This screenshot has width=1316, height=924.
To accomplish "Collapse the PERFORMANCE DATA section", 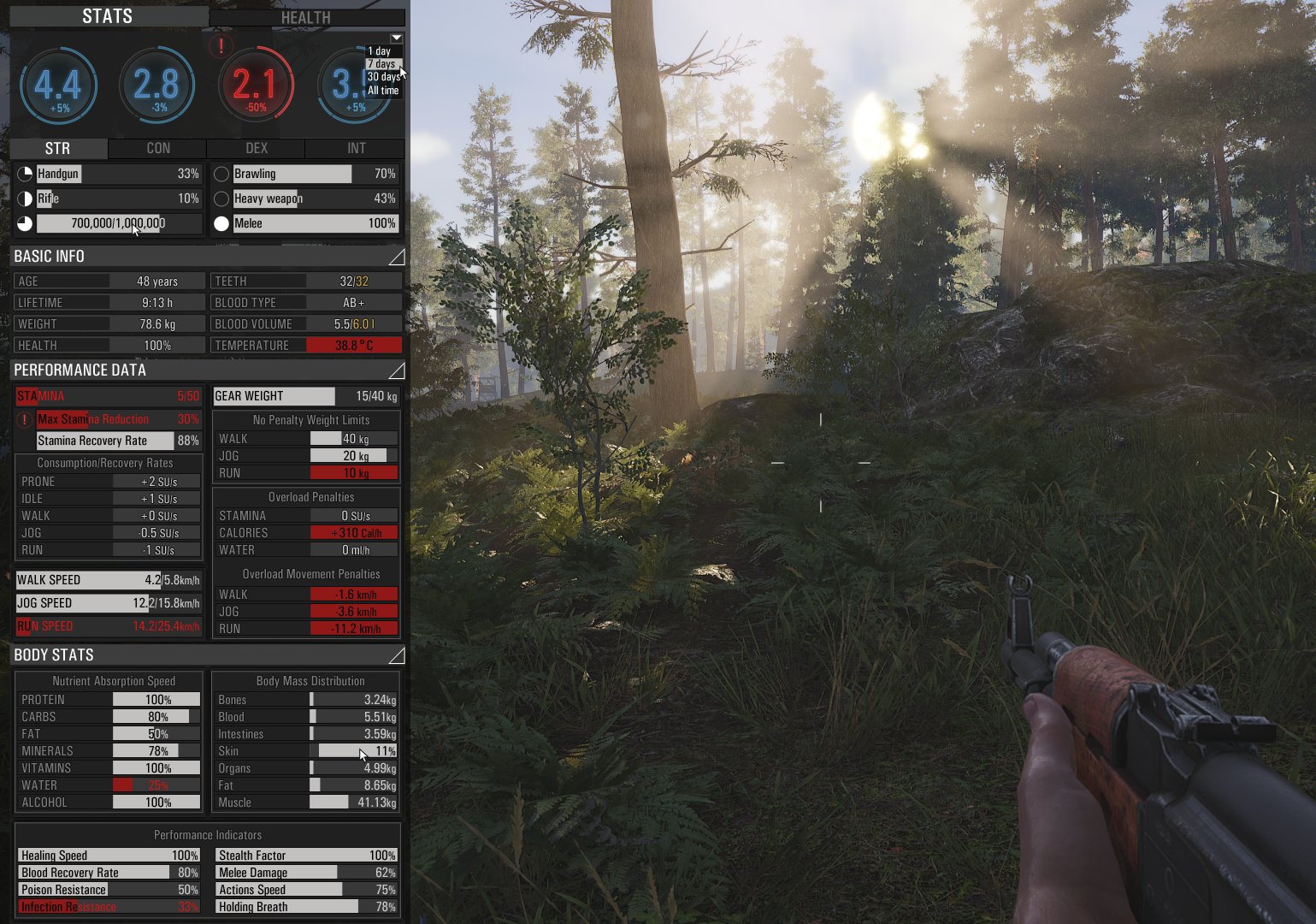I will (396, 370).
